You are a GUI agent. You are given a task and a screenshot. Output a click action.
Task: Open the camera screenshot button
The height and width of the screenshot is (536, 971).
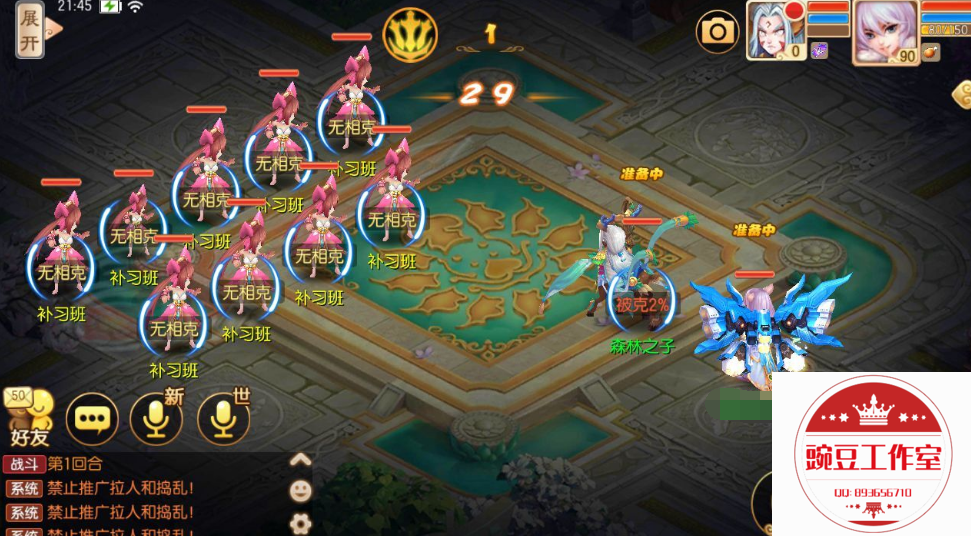coord(718,31)
